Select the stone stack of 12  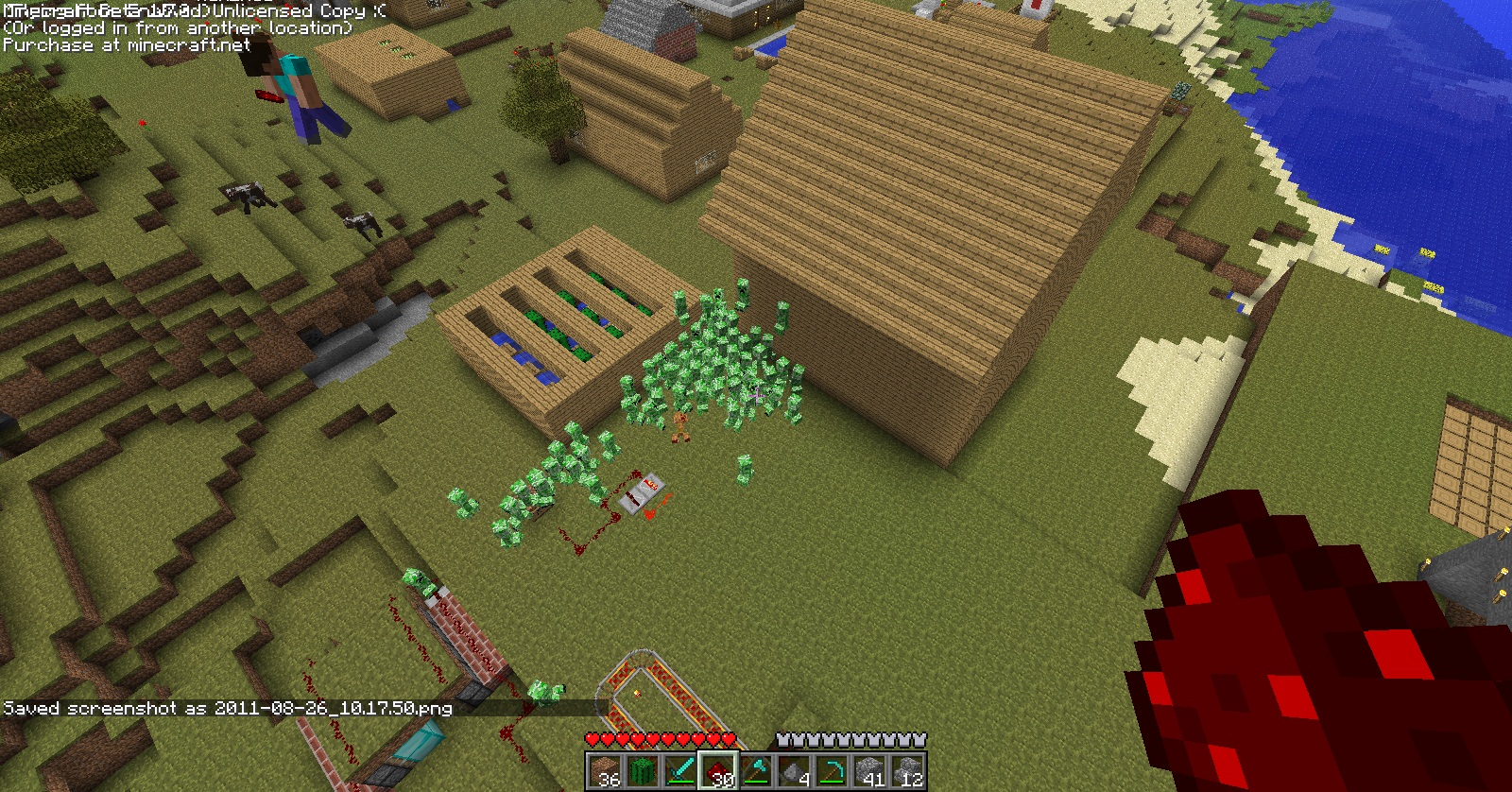point(907,771)
